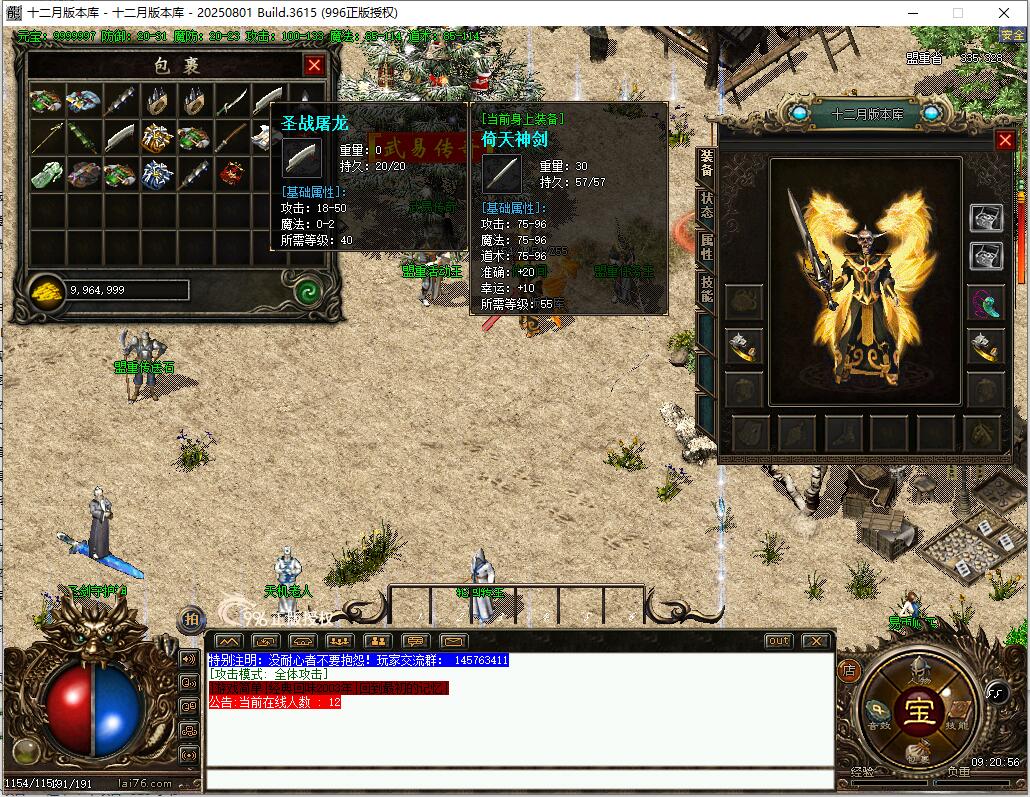The image size is (1030, 797).
Task: Open the 属性 attributes tab
Action: coord(706,249)
